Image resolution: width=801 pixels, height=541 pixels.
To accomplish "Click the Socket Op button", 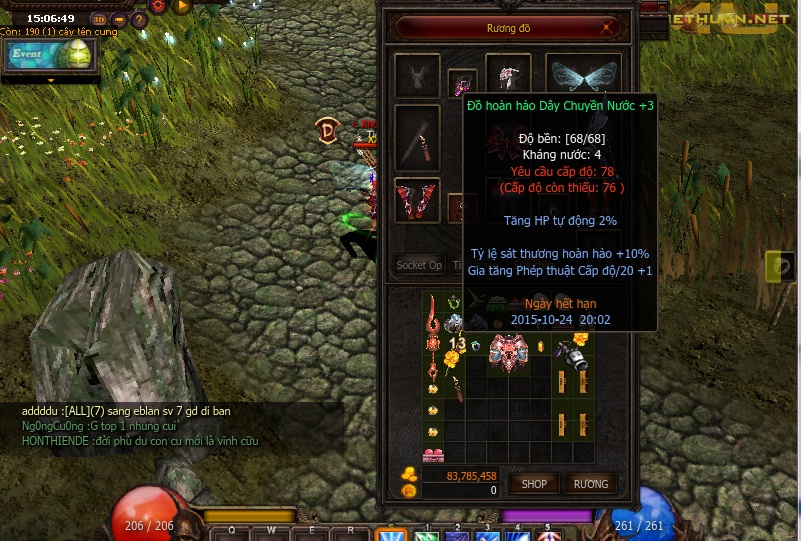I will coord(419,265).
